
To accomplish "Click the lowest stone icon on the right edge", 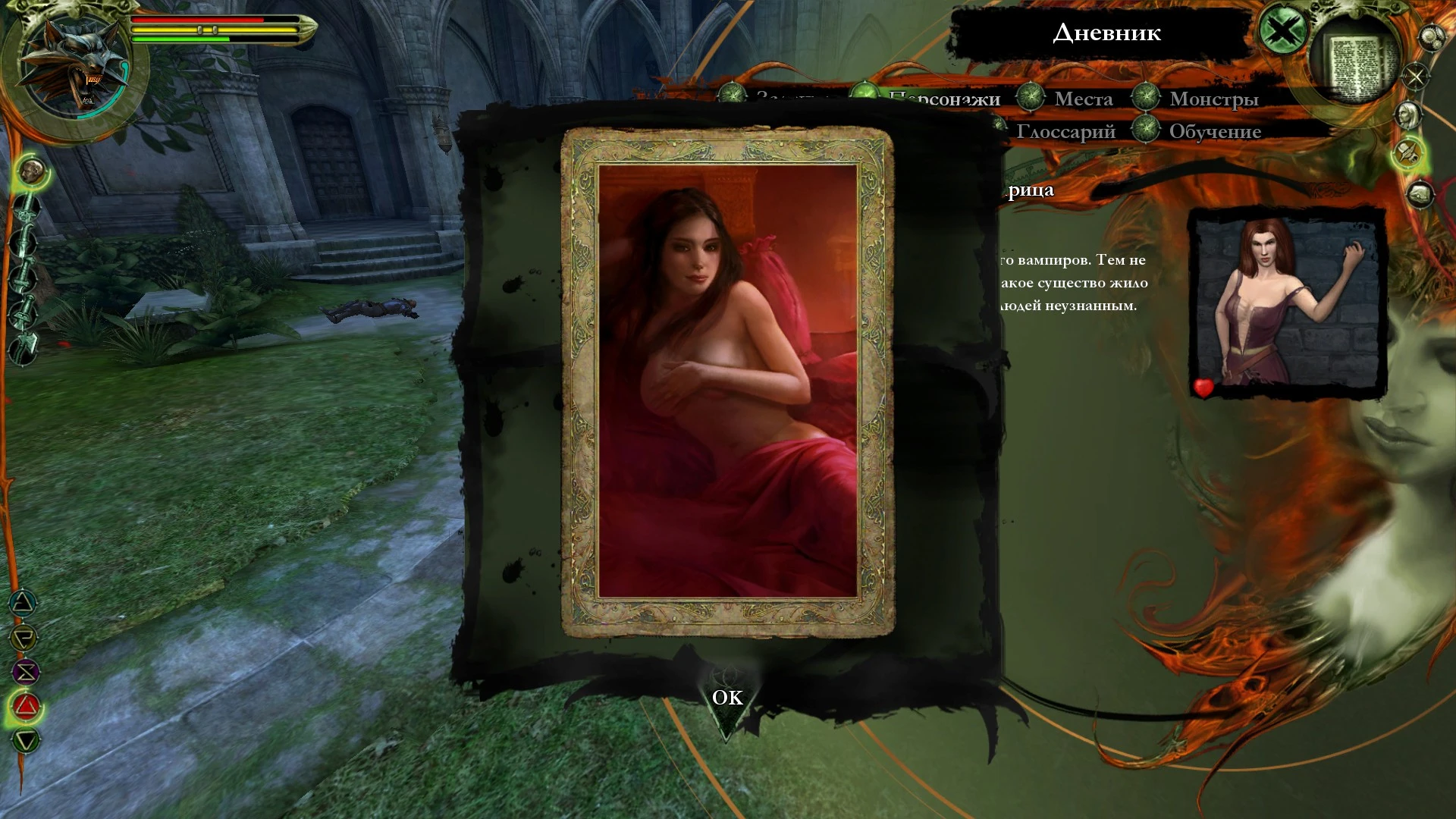I will (1419, 195).
